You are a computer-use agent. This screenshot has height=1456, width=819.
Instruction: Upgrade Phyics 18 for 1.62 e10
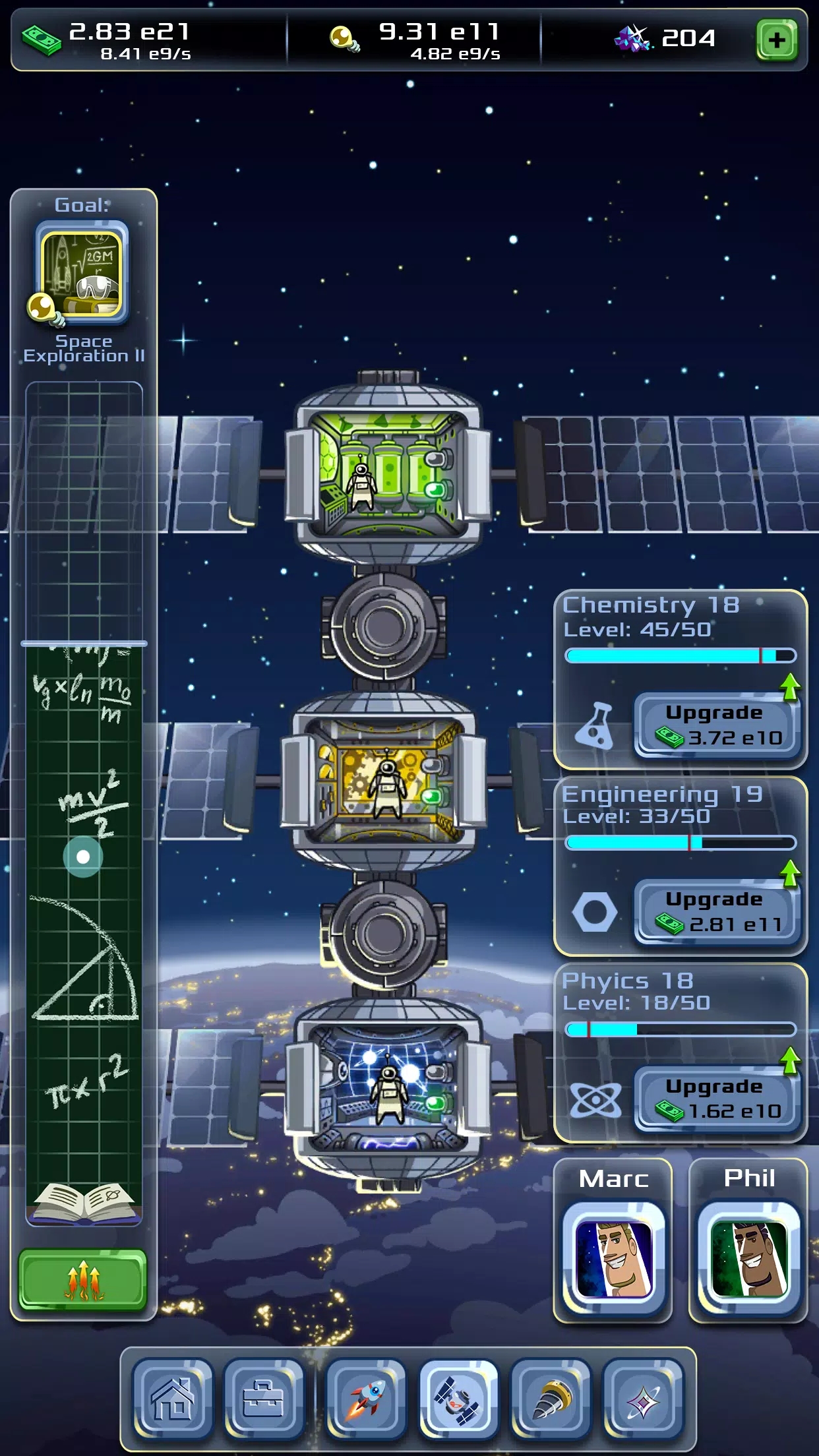click(x=717, y=1099)
